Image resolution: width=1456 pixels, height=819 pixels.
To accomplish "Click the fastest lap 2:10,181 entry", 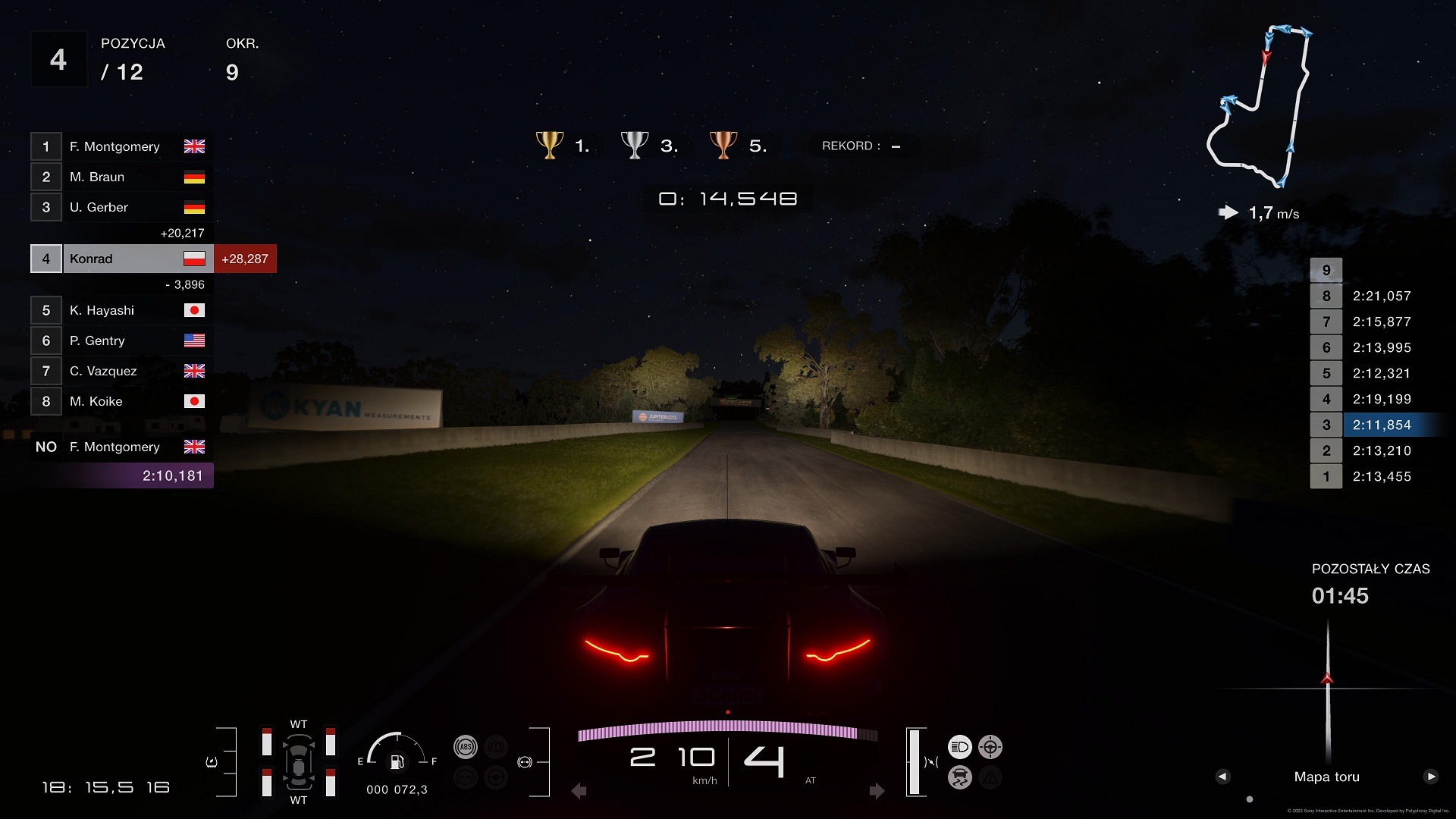I will click(171, 475).
